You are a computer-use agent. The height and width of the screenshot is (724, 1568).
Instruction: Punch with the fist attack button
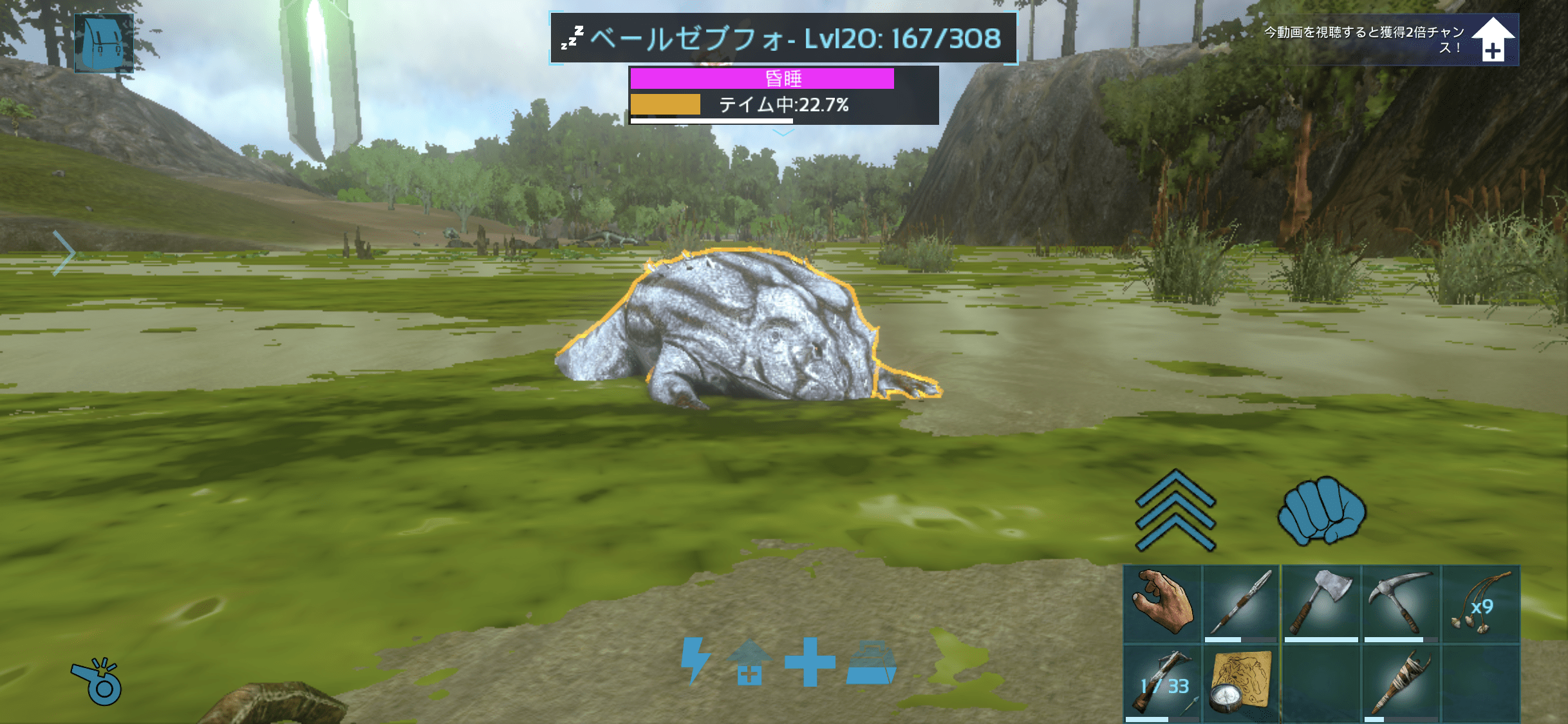click(x=1321, y=510)
